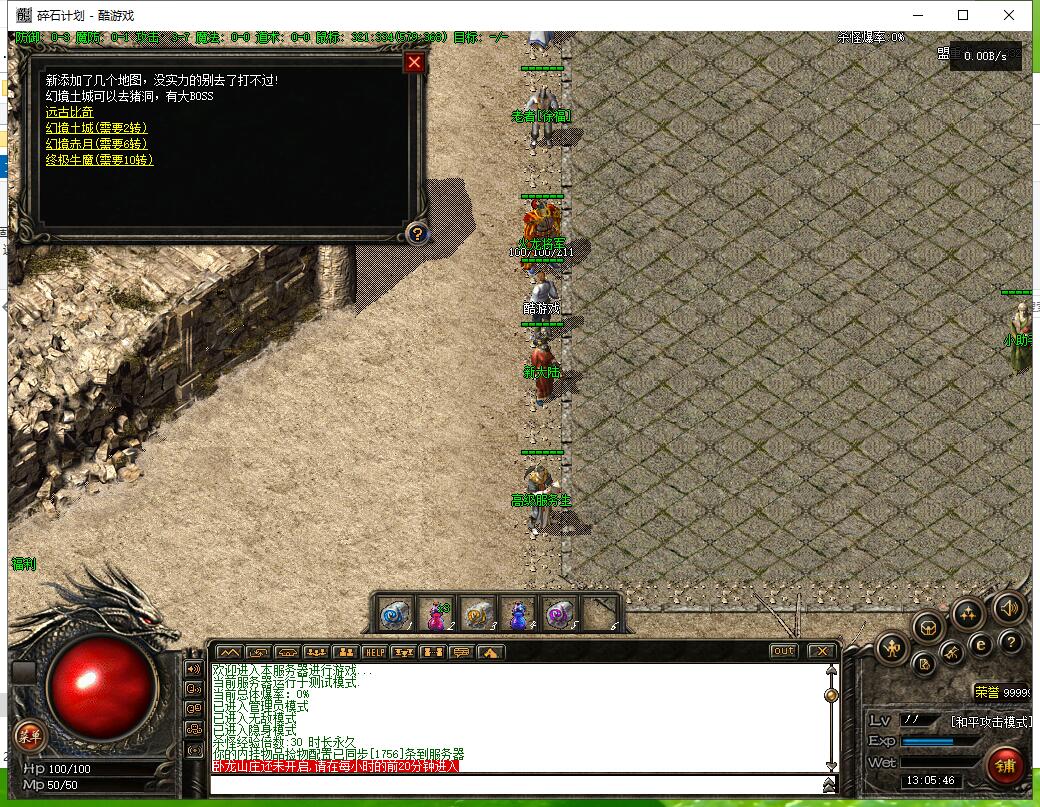Select 幻境赤月 (需要6转) destination
This screenshot has height=807, width=1040.
point(96,144)
